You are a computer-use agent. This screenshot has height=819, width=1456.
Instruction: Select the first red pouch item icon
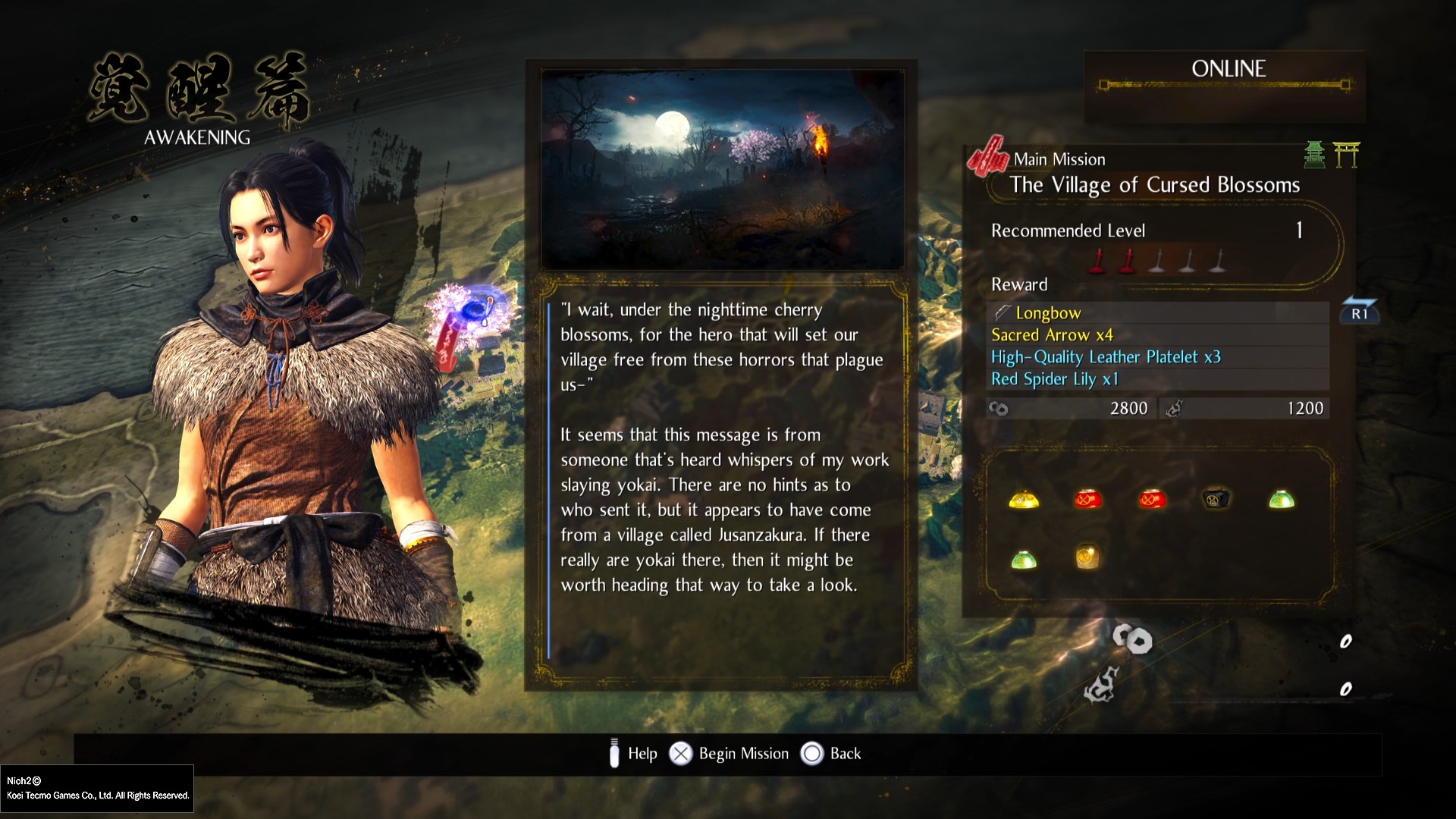tap(1089, 499)
